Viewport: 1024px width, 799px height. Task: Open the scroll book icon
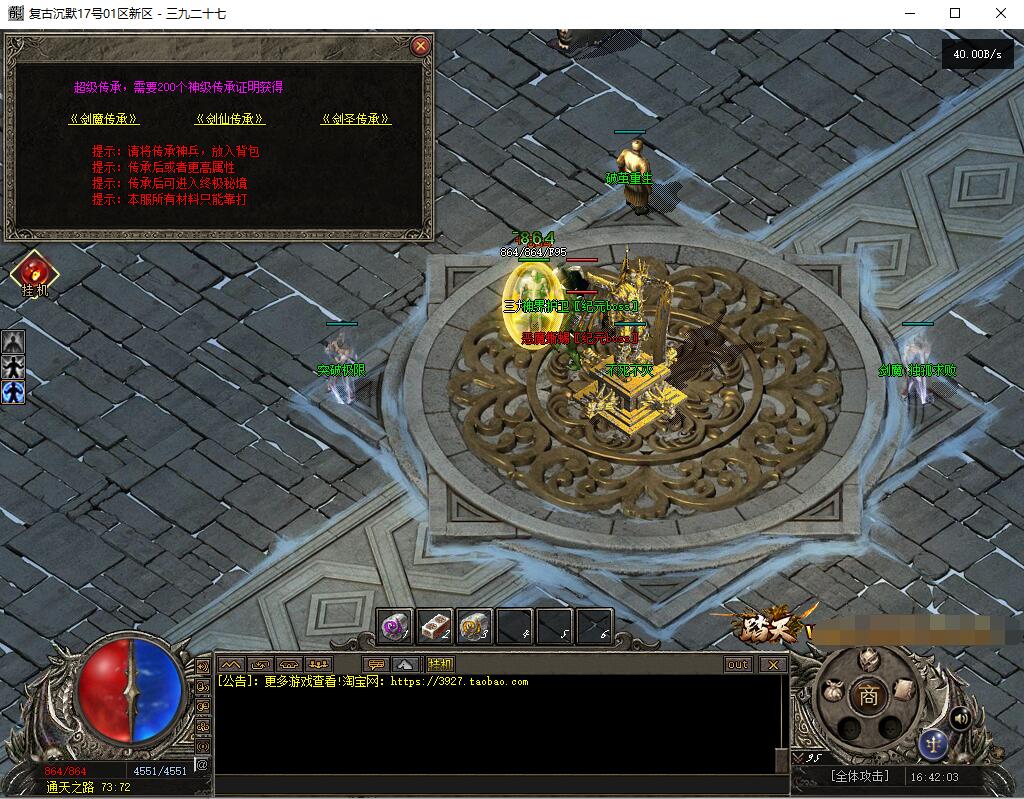[x=903, y=688]
